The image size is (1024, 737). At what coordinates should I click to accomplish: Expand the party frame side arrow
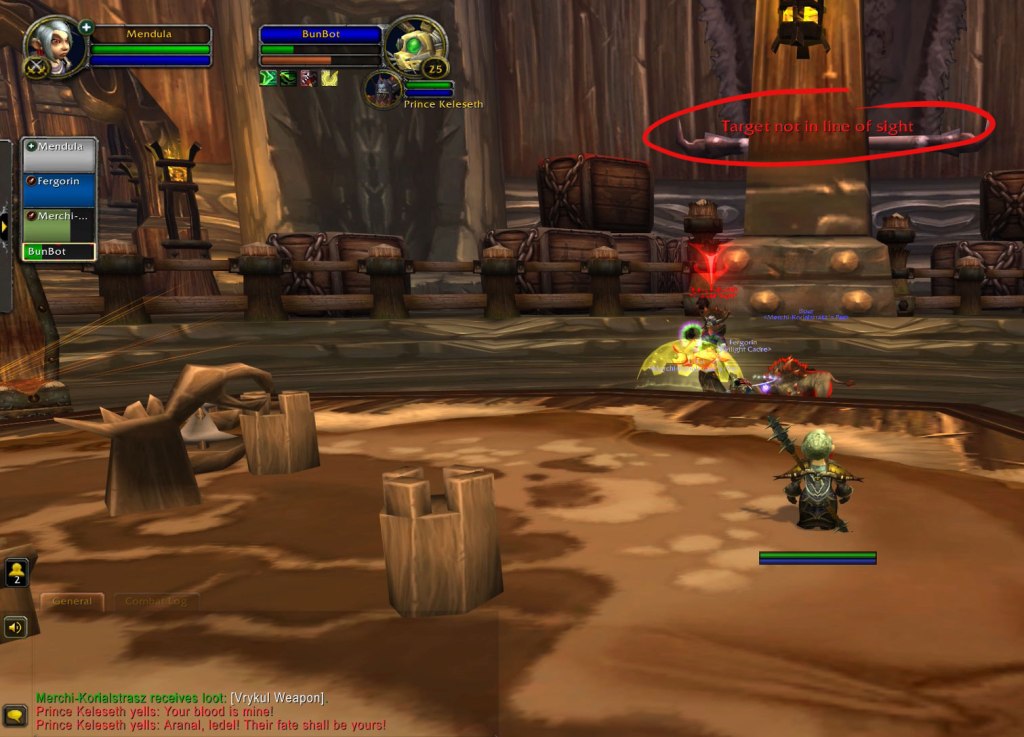[5, 226]
